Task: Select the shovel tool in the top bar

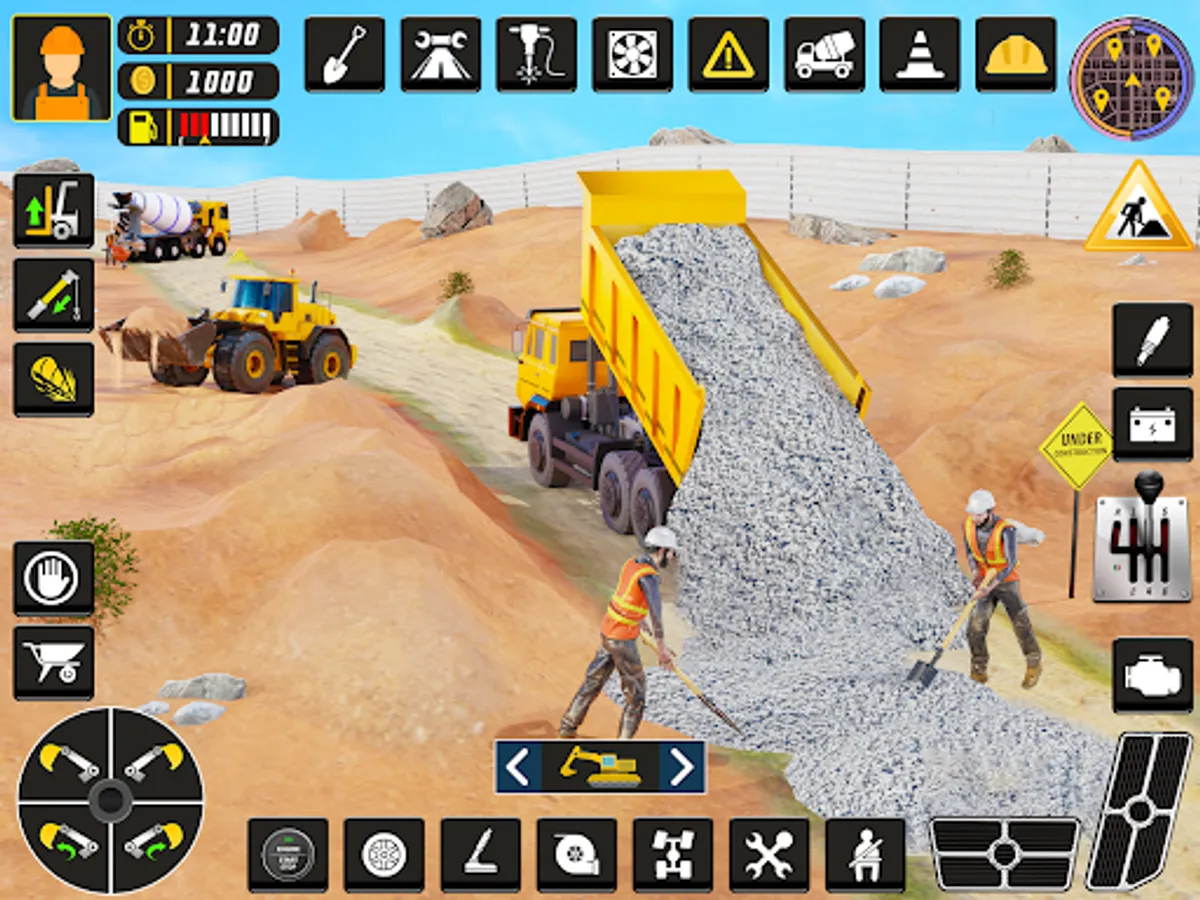Action: click(344, 55)
